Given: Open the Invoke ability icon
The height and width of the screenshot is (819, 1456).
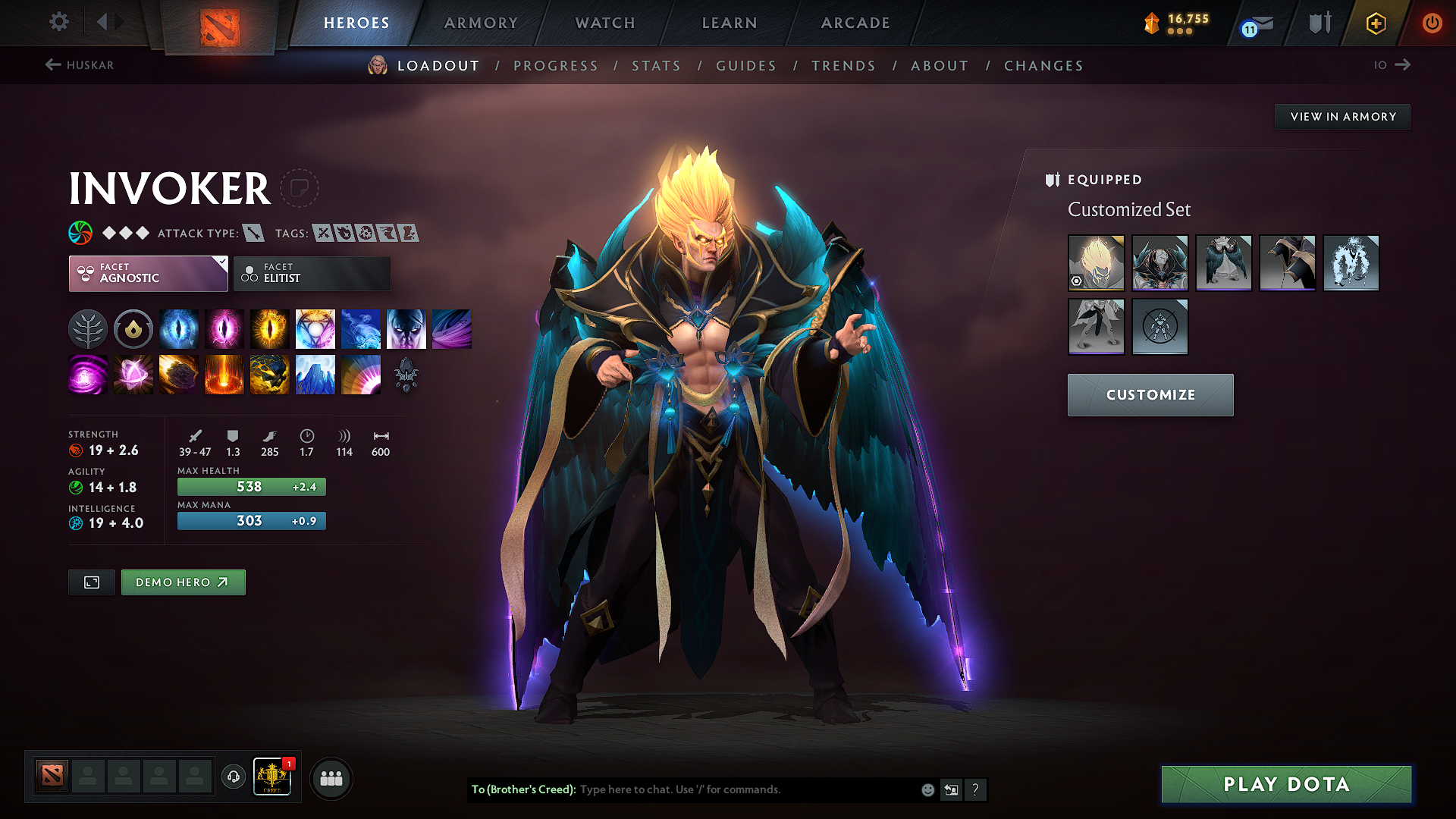Looking at the screenshot, I should [x=315, y=329].
